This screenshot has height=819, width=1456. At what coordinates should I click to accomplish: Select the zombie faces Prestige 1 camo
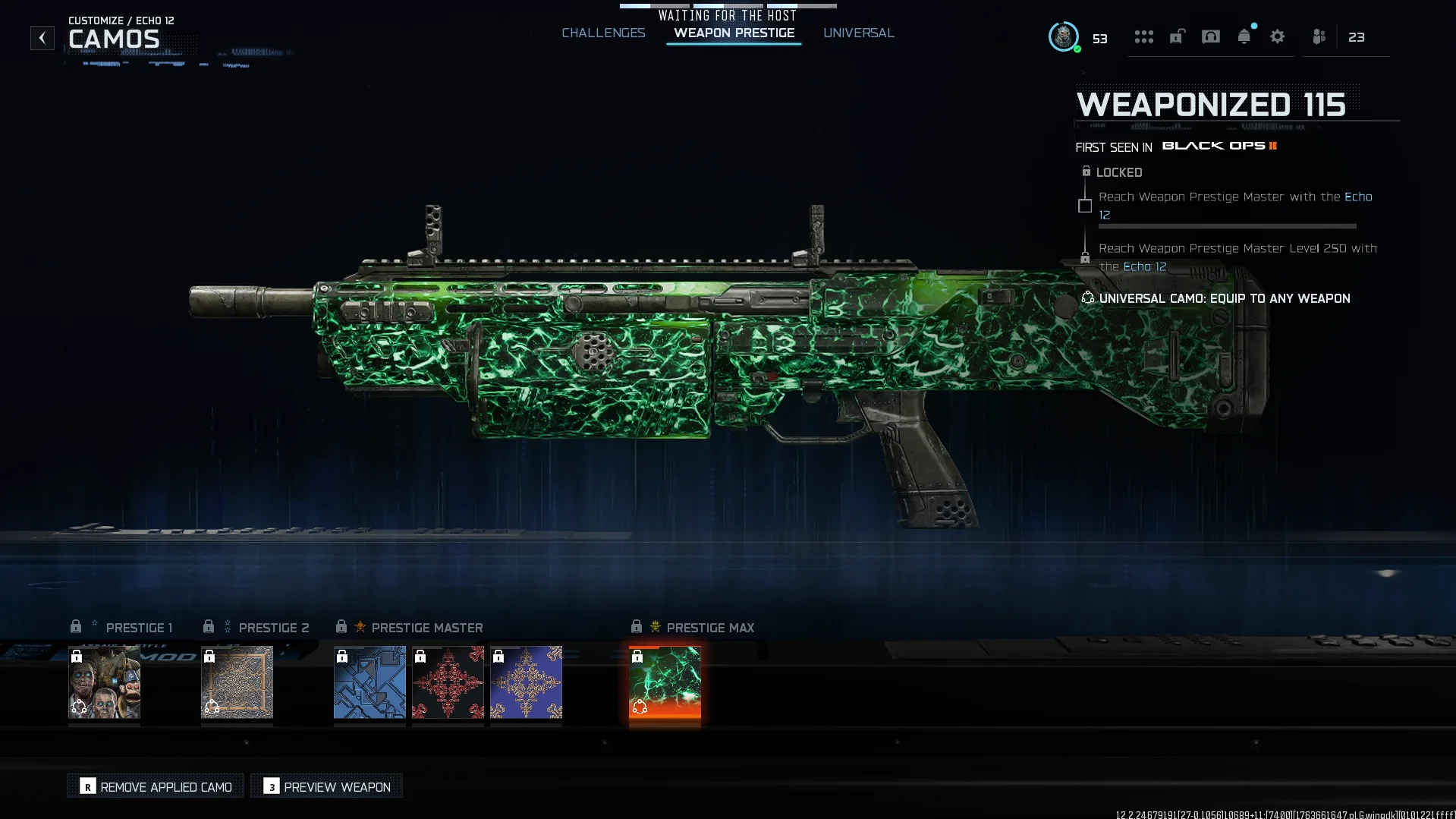point(104,682)
